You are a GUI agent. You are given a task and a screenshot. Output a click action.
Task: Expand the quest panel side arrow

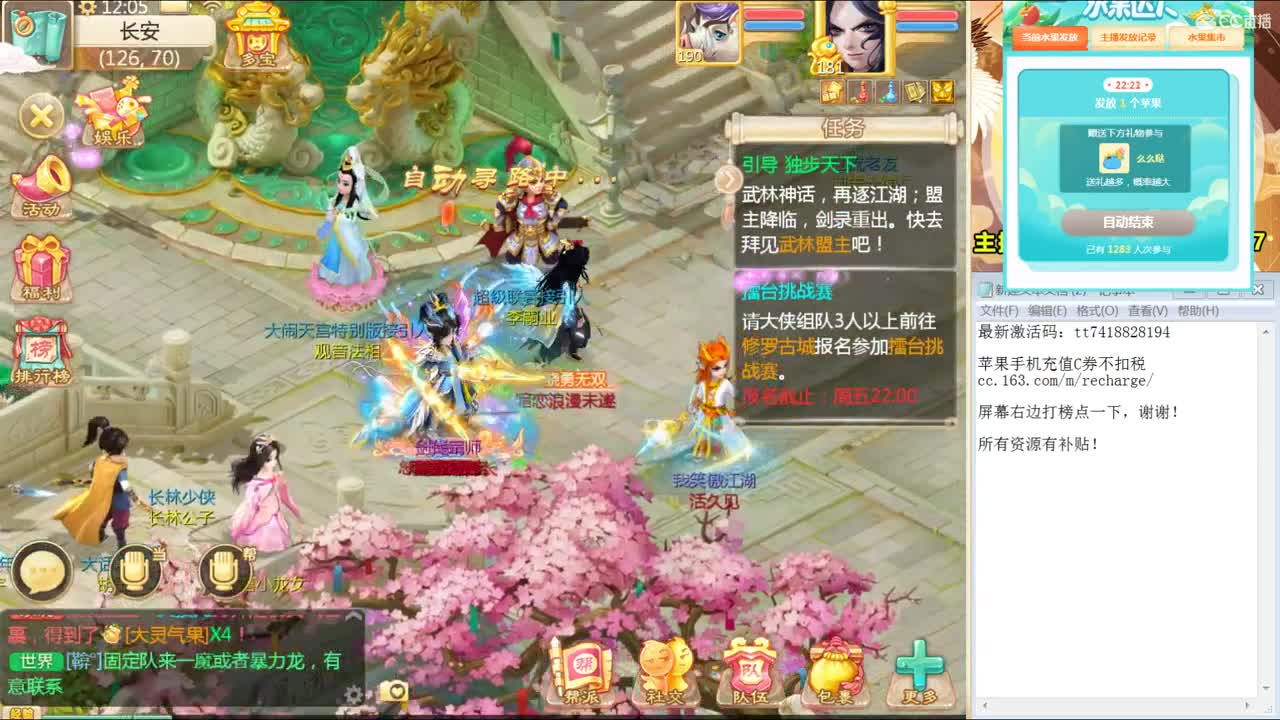[x=729, y=180]
